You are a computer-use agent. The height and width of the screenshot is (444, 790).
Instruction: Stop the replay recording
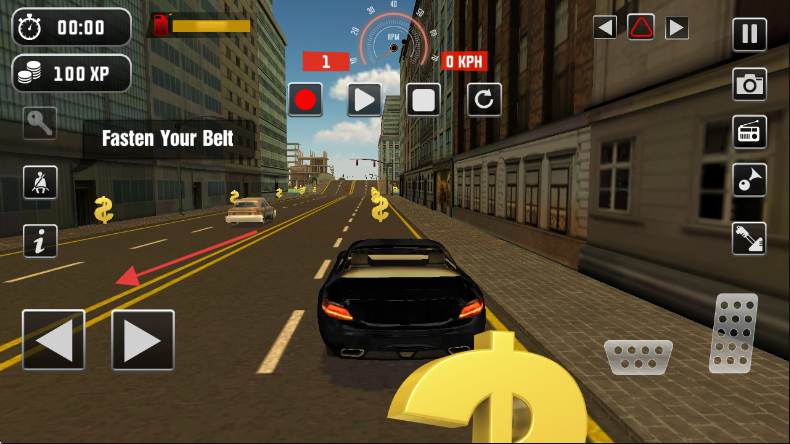pos(423,99)
